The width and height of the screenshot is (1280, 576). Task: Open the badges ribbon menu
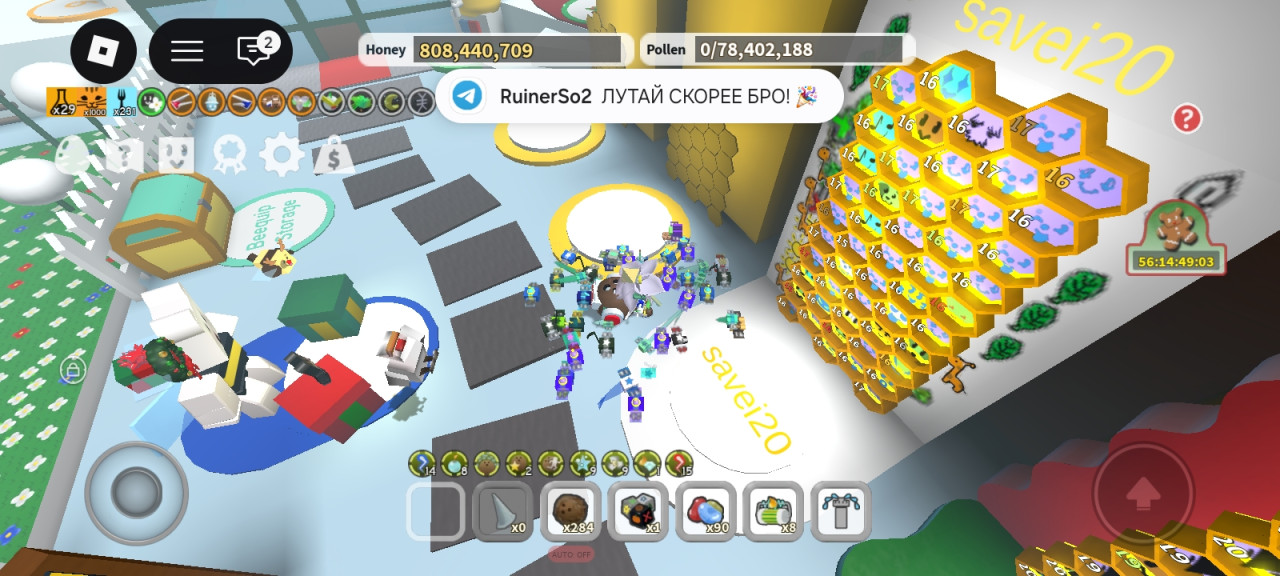click(x=229, y=155)
